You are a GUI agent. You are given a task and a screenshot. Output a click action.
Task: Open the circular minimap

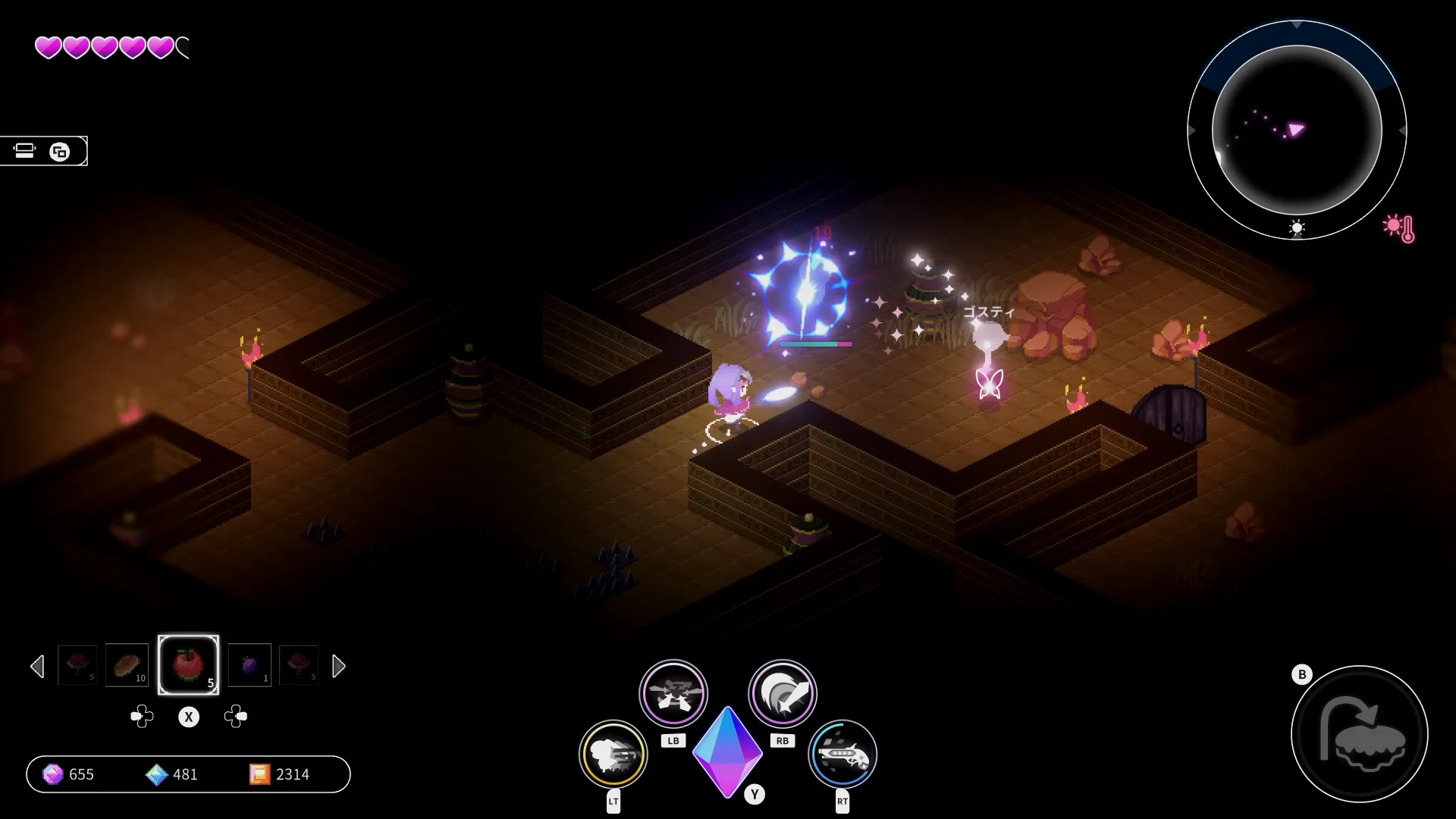coord(1296,130)
